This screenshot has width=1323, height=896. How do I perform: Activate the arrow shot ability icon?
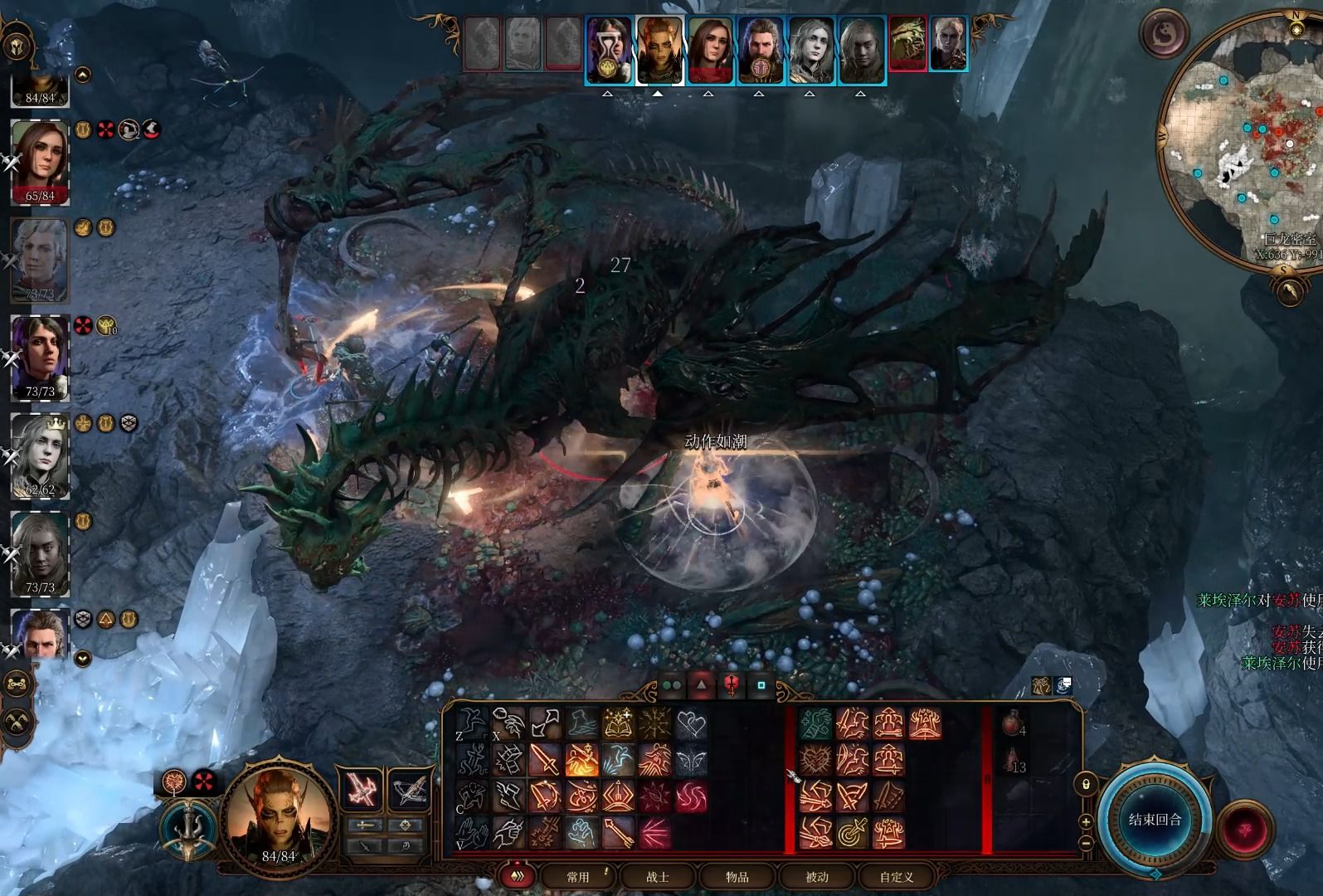point(617,832)
